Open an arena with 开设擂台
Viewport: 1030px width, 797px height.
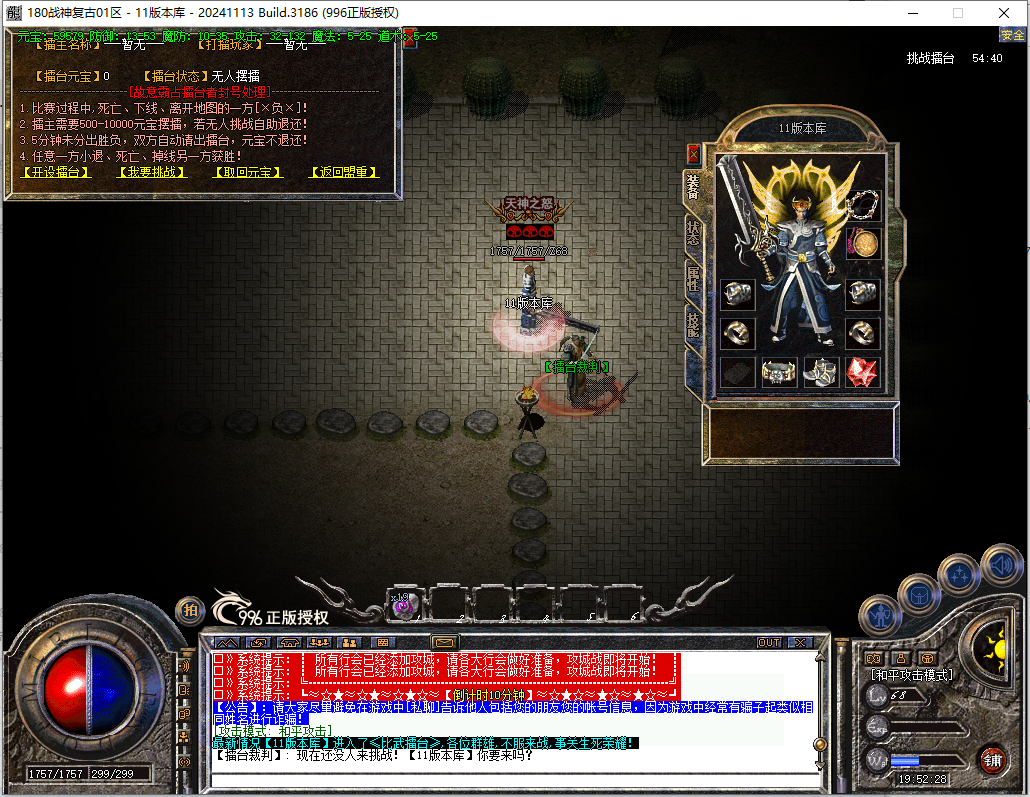[56, 172]
